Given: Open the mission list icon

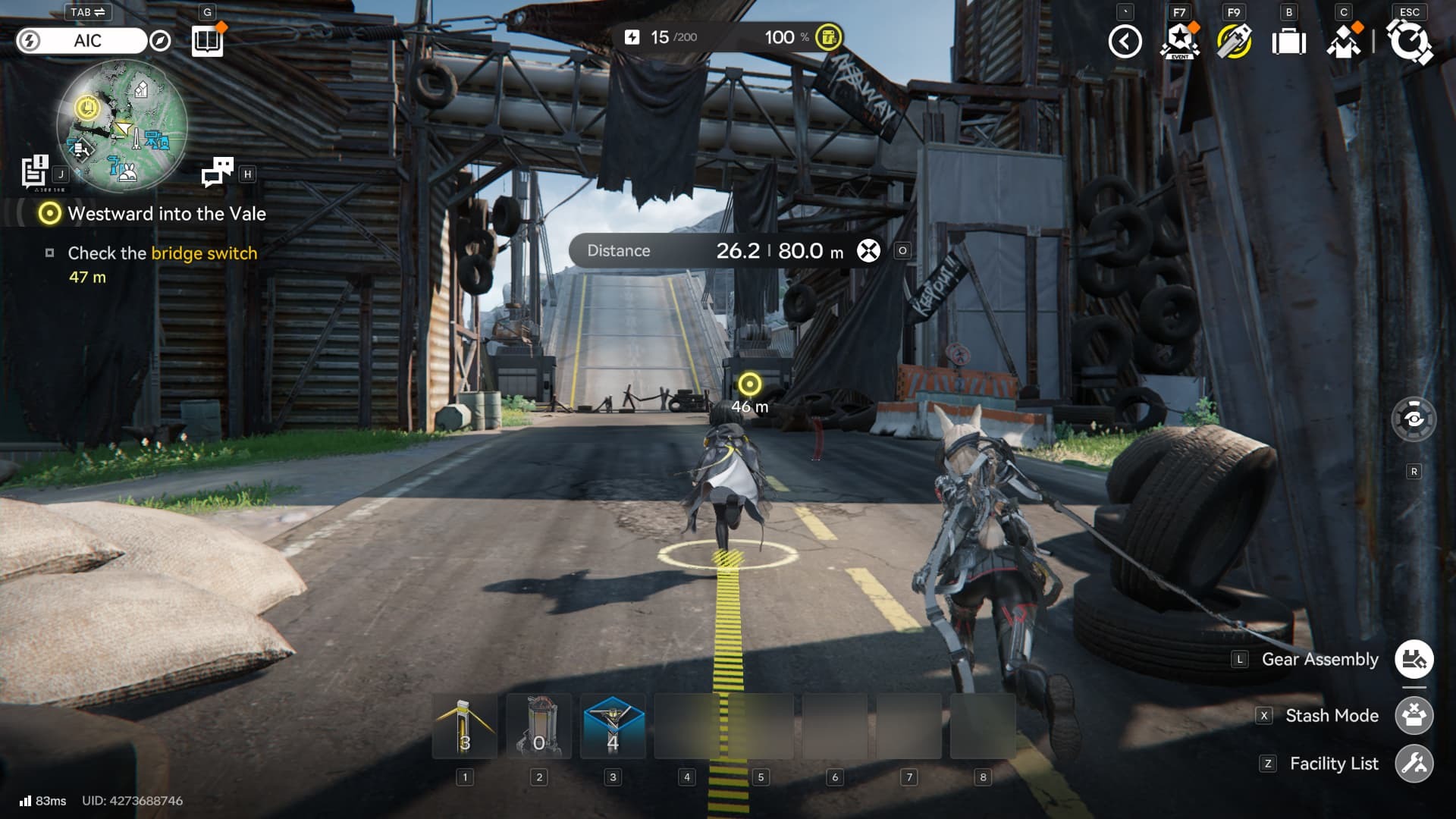Looking at the screenshot, I should [x=35, y=171].
